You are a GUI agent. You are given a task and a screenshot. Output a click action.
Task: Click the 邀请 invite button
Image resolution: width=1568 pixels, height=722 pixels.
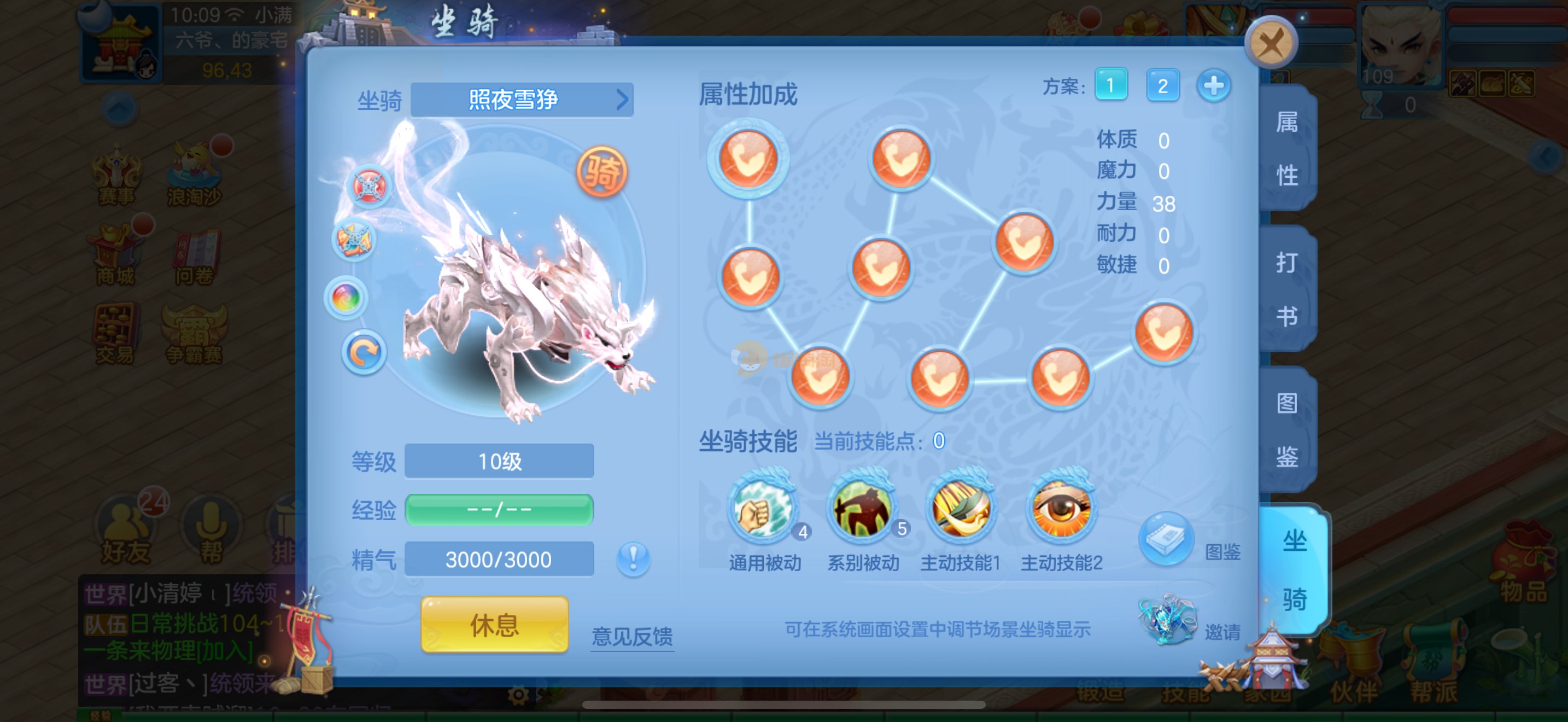tap(1167, 620)
